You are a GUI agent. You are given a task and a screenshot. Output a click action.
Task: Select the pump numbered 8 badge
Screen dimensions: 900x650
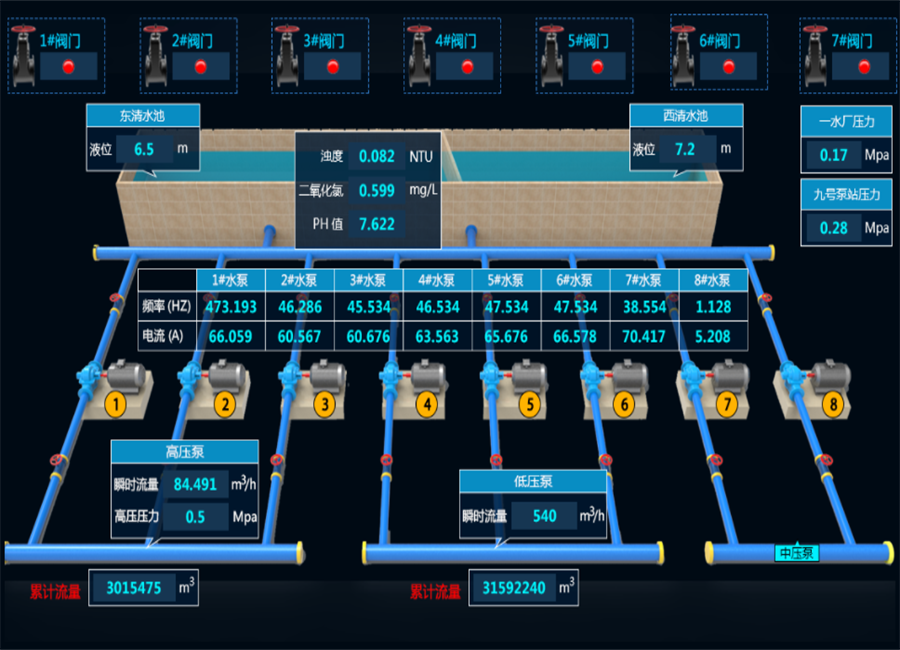click(832, 405)
